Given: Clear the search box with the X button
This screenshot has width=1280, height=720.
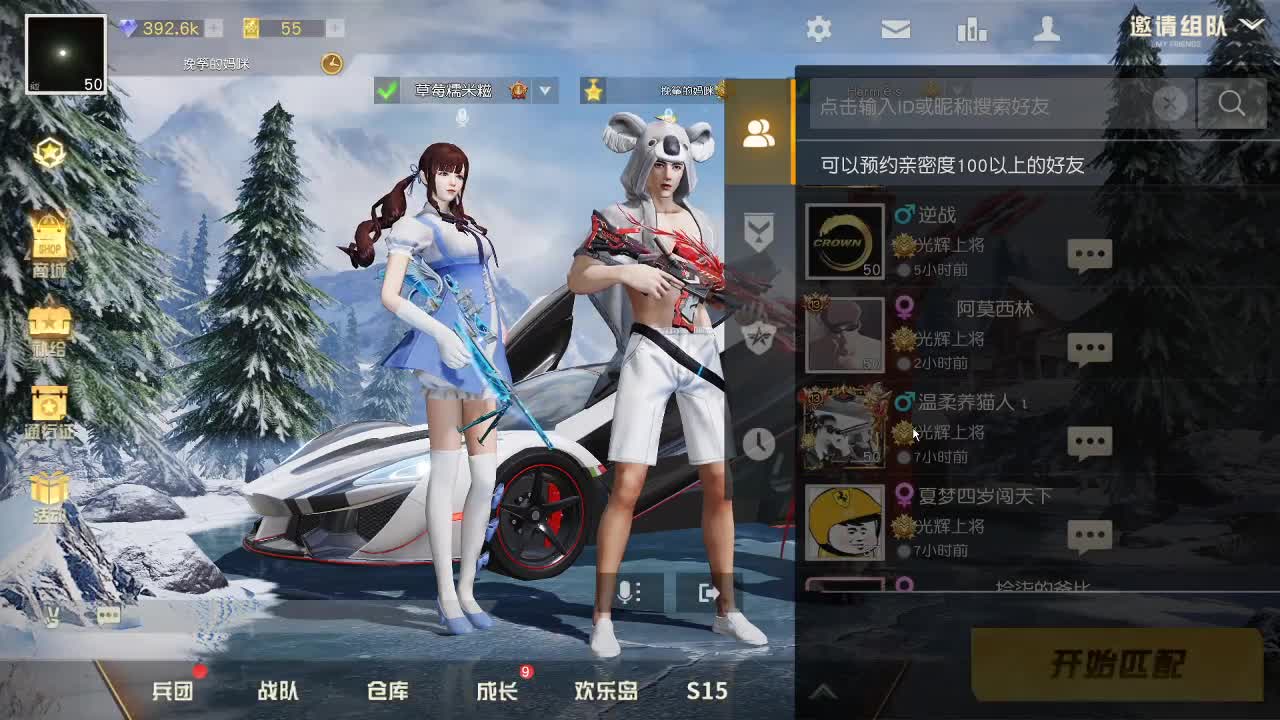Looking at the screenshot, I should [1170, 104].
